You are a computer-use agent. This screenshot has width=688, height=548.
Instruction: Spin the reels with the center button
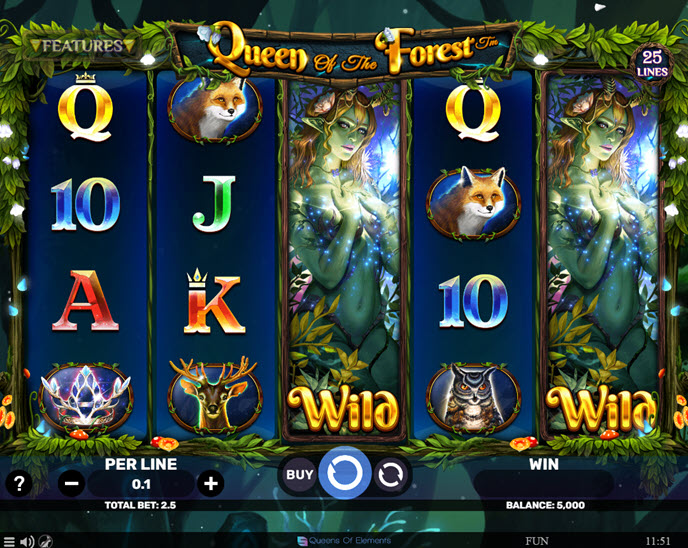point(345,474)
